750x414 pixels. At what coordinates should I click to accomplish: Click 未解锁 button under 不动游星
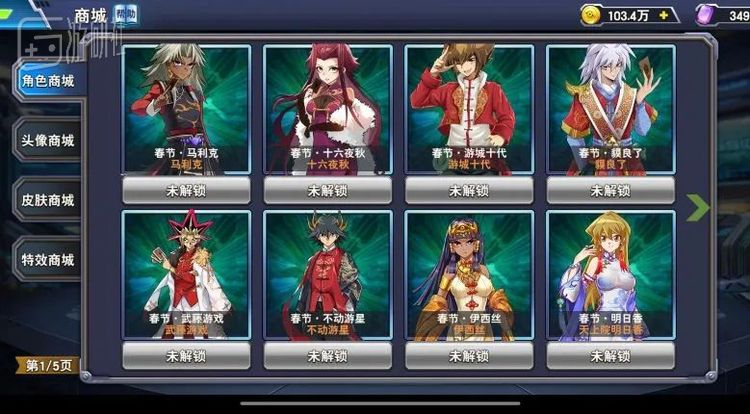point(328,355)
